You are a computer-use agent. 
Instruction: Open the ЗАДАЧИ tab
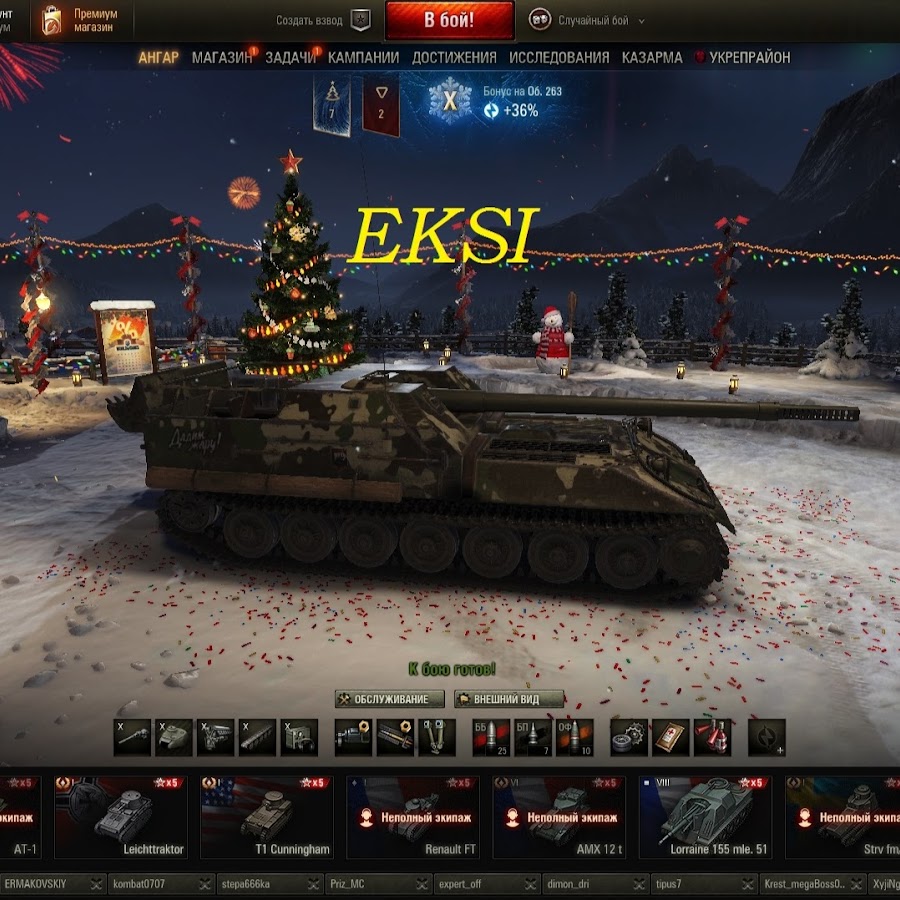point(290,58)
